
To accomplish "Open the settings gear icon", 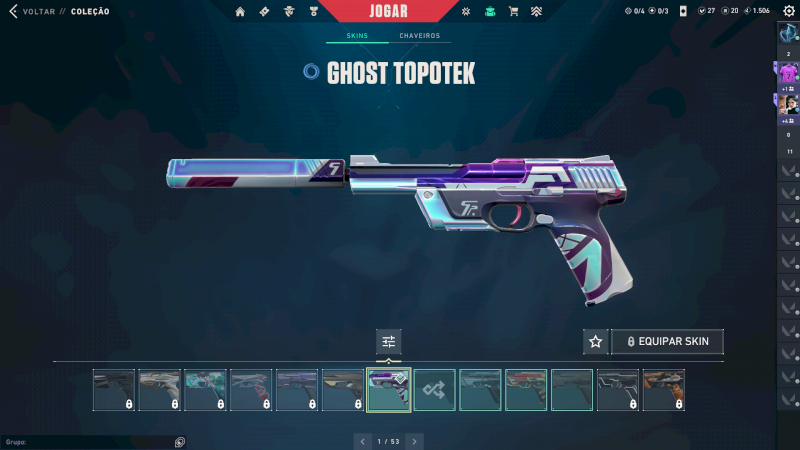I will [788, 11].
